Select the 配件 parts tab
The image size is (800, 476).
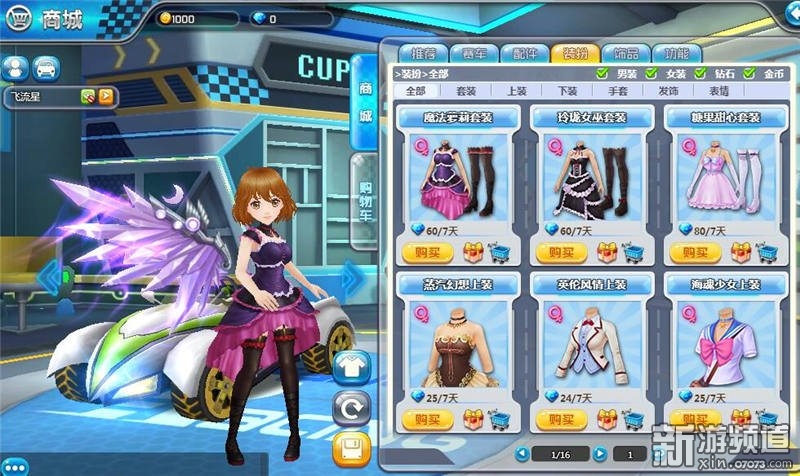[x=523, y=53]
